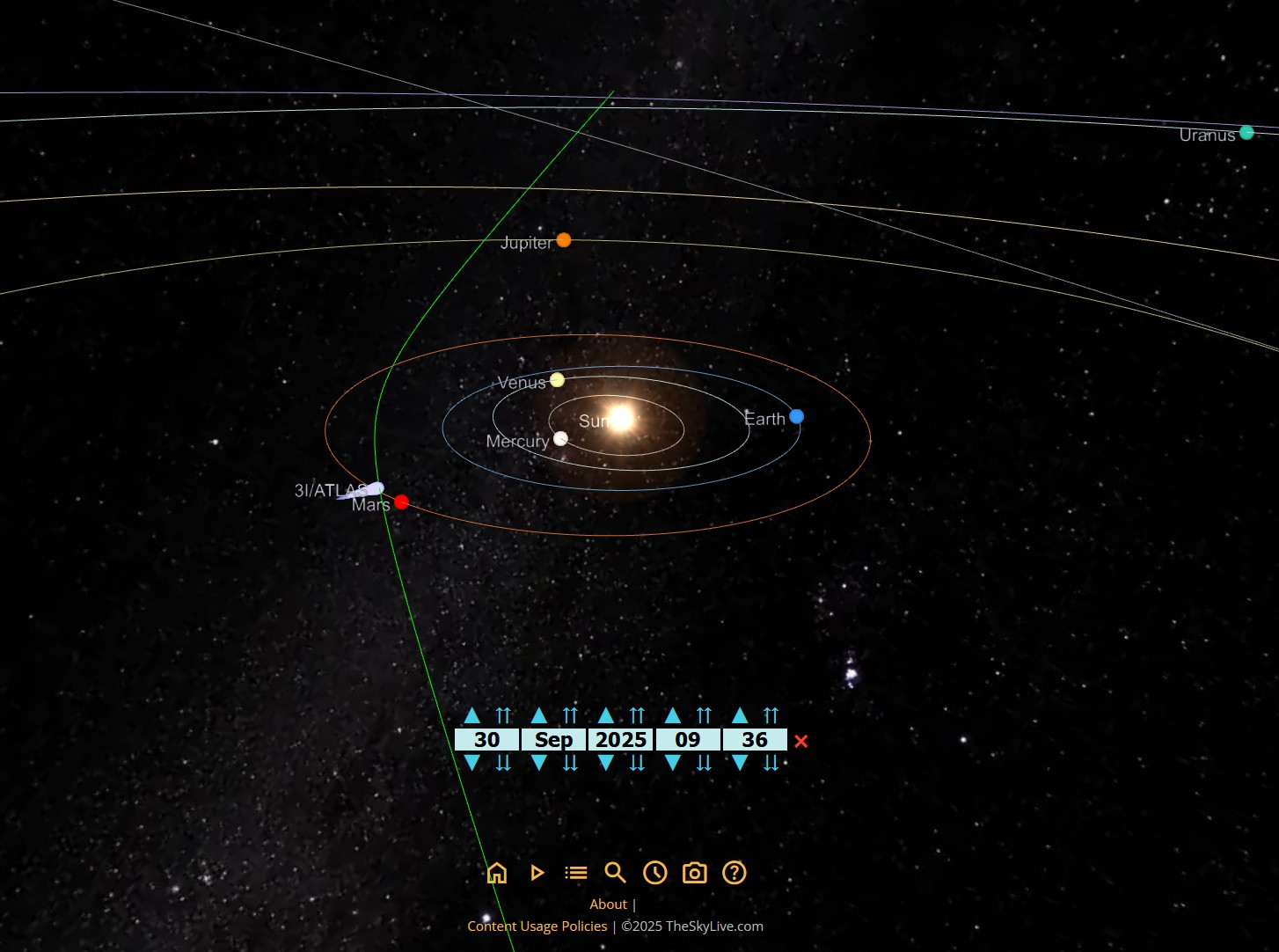Fast-forward the day with the double up arrow

(503, 715)
